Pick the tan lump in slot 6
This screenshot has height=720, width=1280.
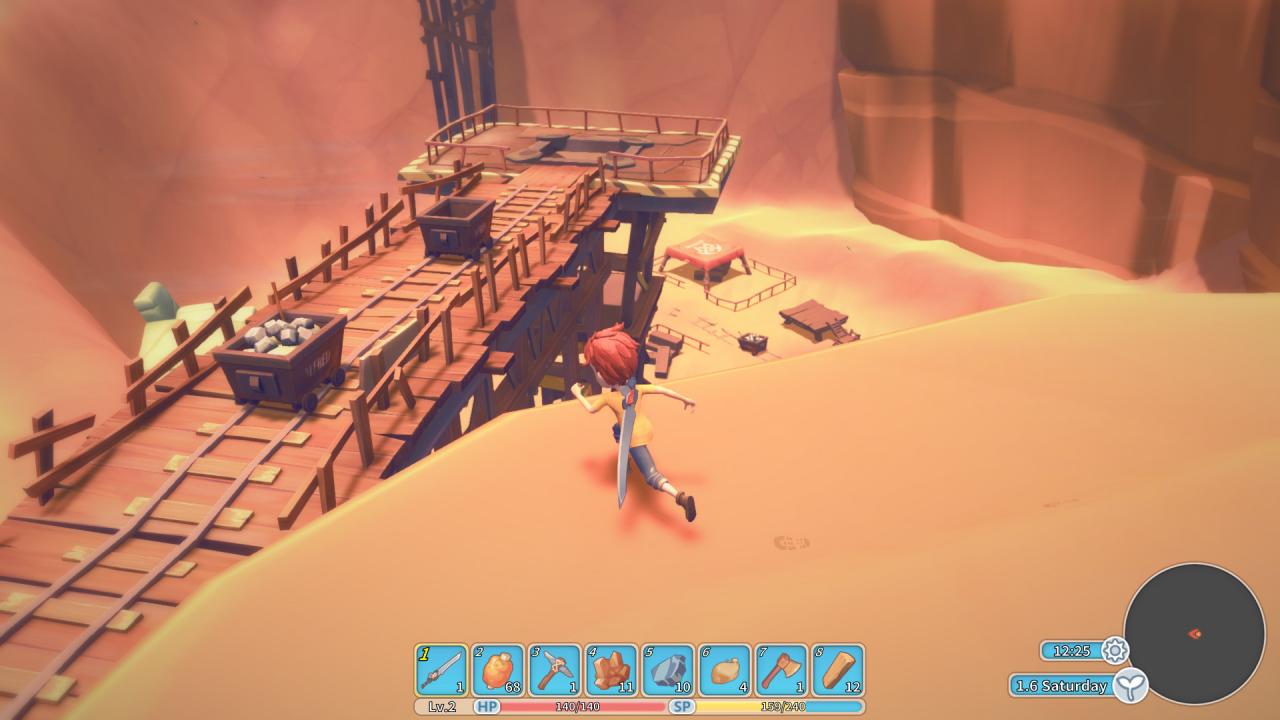pyautogui.click(x=725, y=670)
